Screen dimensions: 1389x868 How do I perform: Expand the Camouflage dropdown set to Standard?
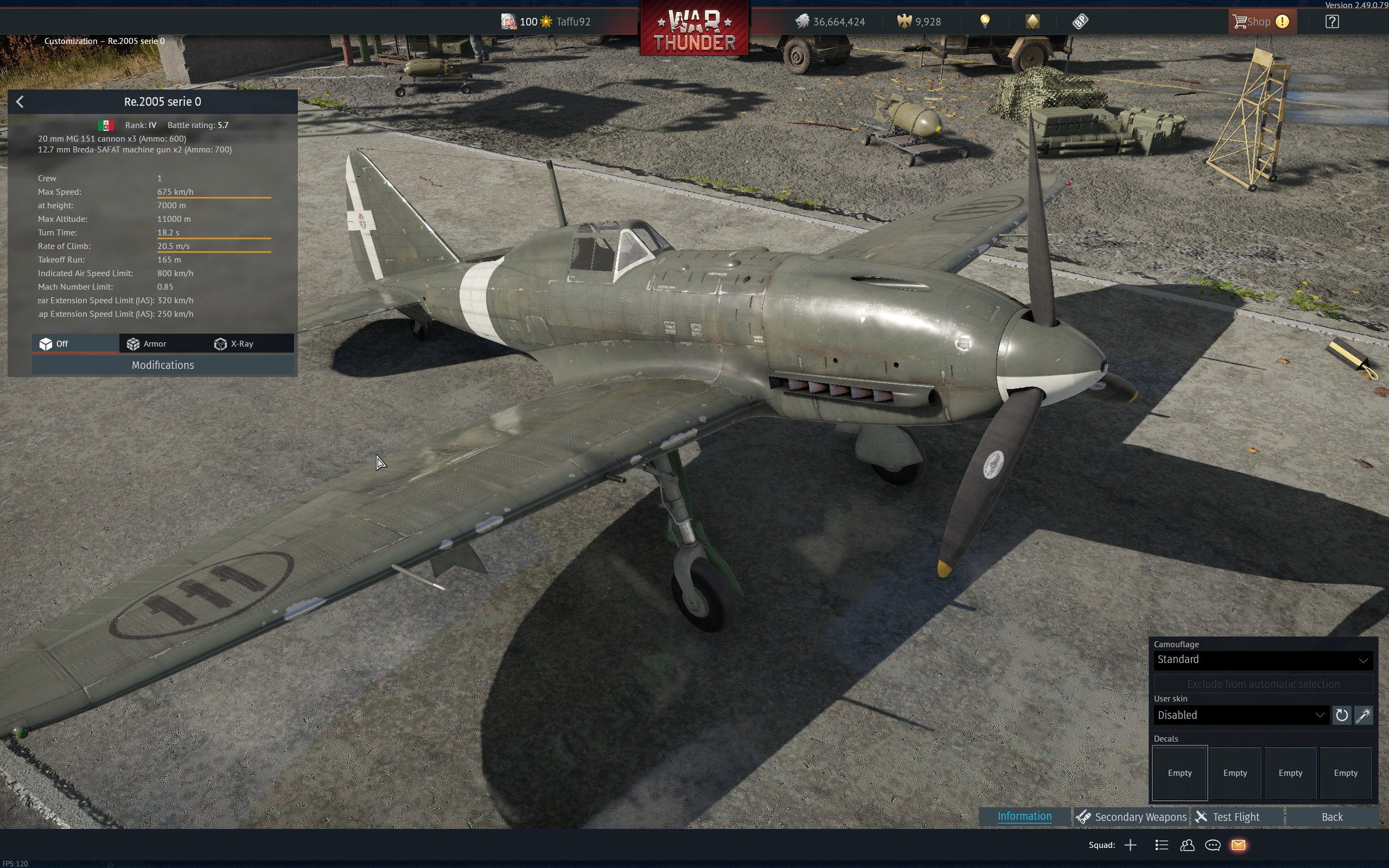1263,660
